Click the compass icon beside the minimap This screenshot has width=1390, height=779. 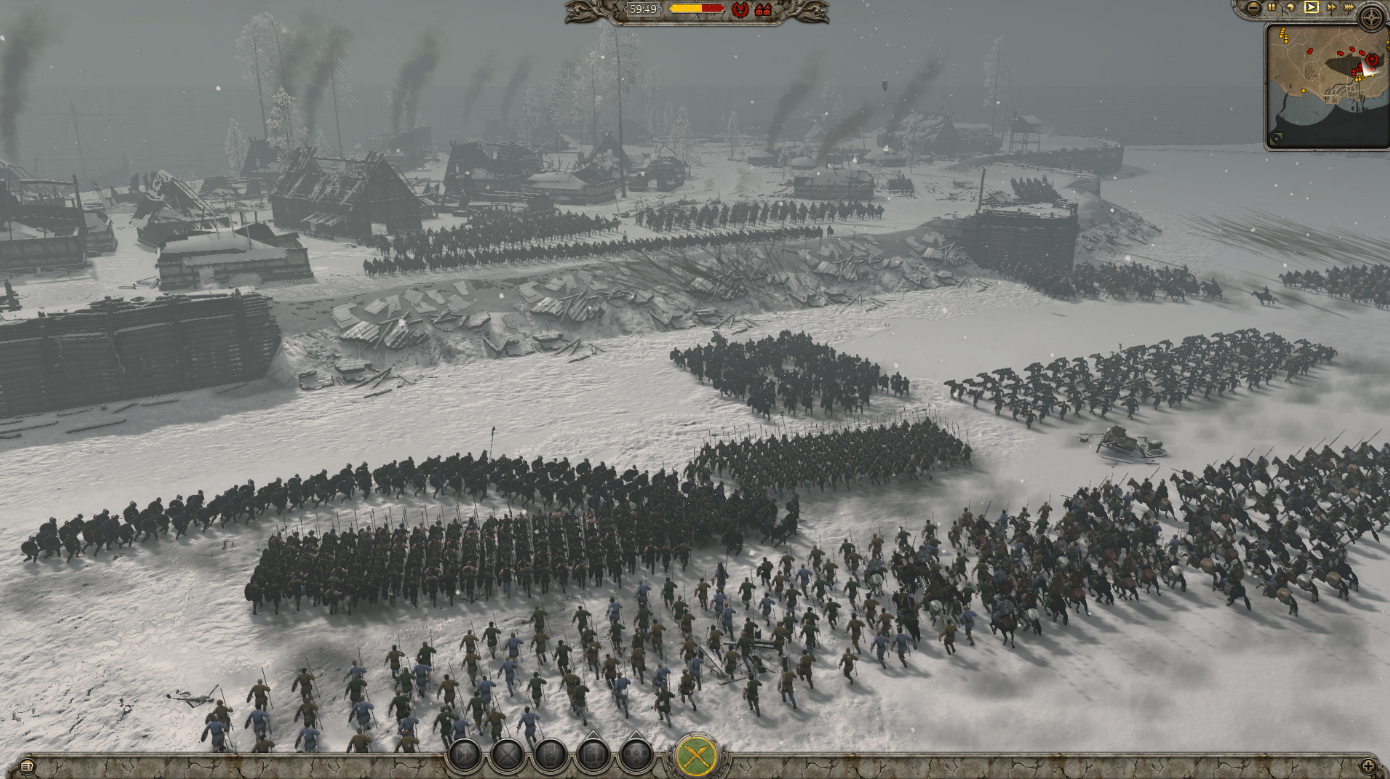coord(1372,16)
